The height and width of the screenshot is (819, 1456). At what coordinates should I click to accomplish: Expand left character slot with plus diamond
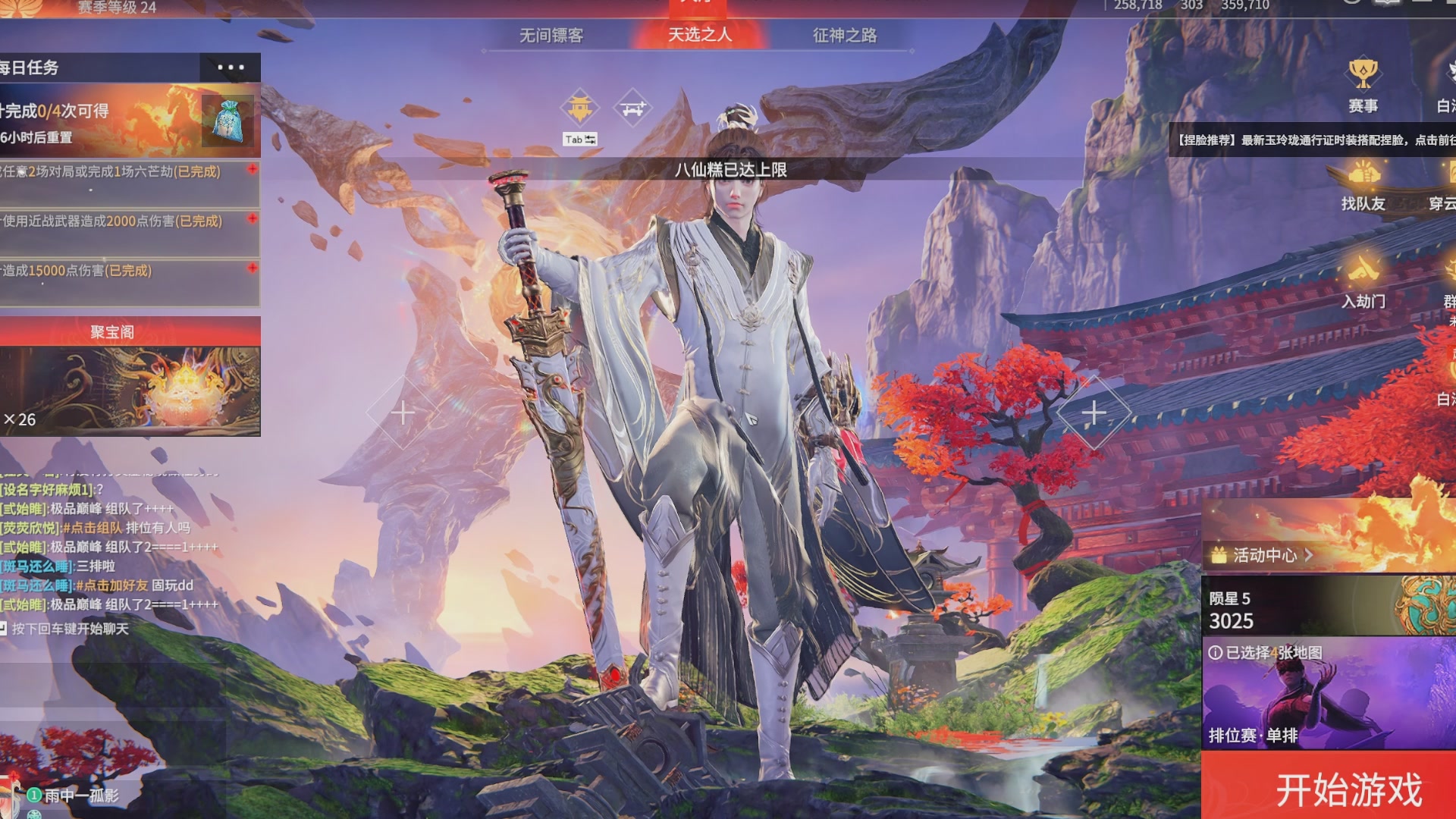point(402,413)
